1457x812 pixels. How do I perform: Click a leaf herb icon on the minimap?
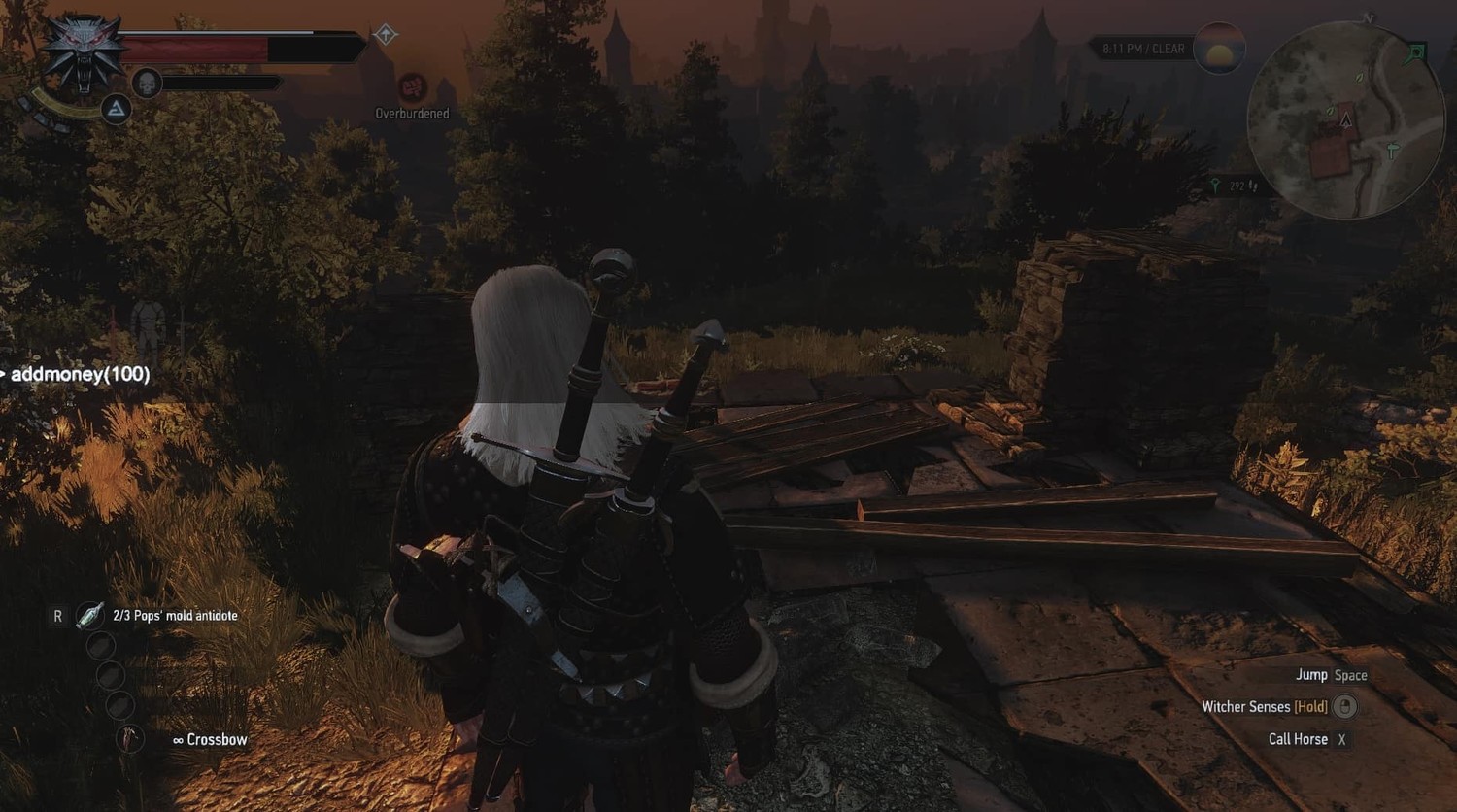pos(1359,78)
